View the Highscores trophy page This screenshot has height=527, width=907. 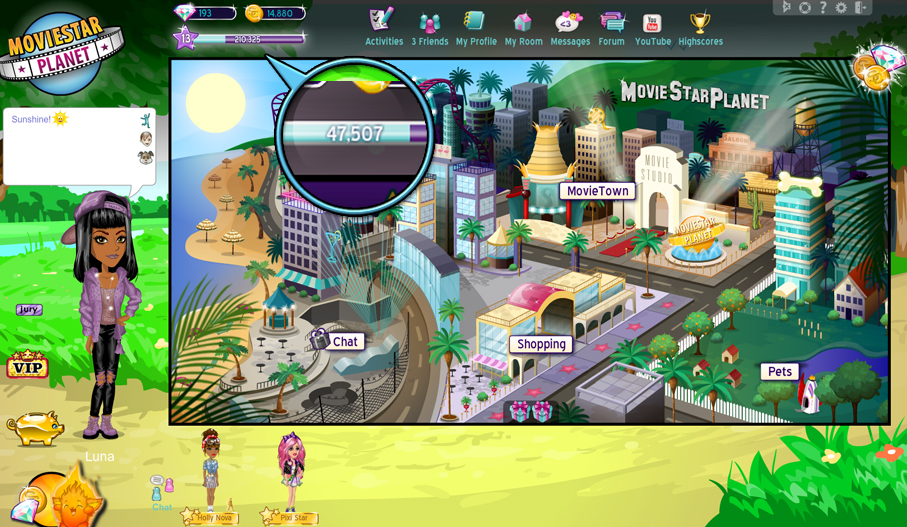[700, 28]
